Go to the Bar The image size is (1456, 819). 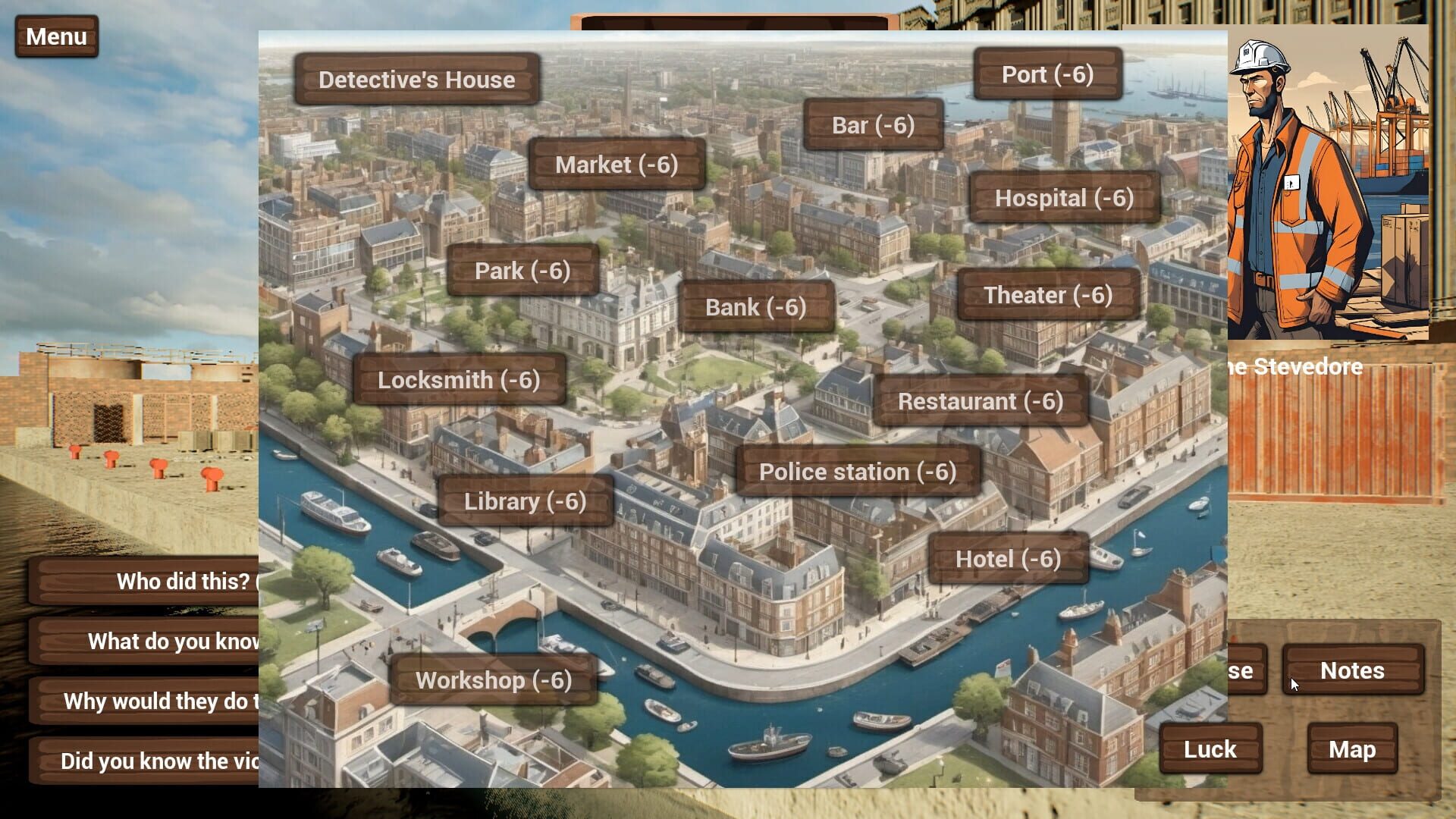tap(873, 124)
